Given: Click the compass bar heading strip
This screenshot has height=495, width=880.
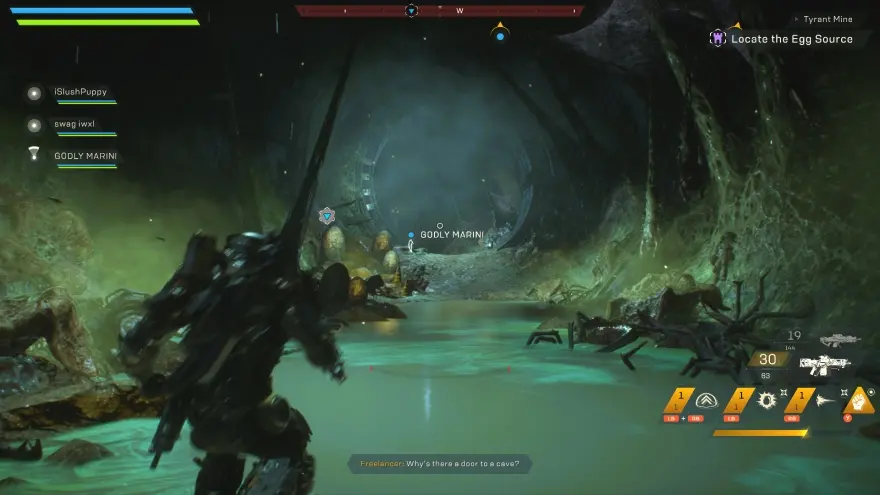Looking at the screenshot, I should click(439, 11).
